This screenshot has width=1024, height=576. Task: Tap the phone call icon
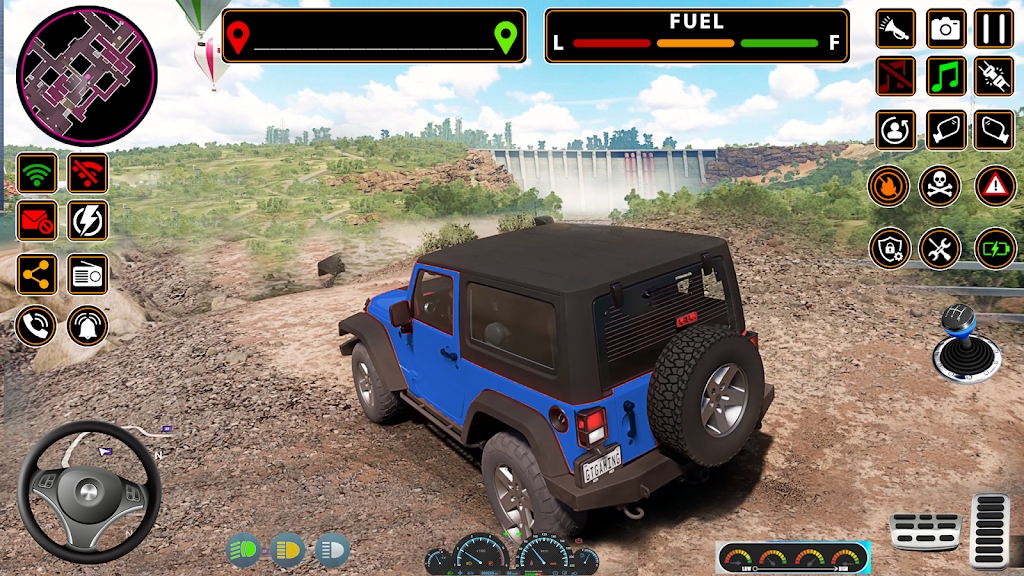point(35,325)
